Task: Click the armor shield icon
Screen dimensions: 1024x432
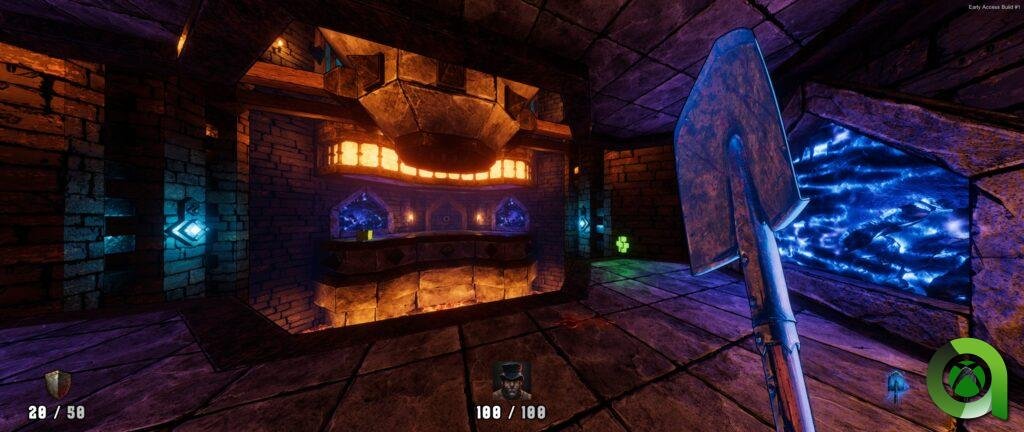Action: point(57,384)
